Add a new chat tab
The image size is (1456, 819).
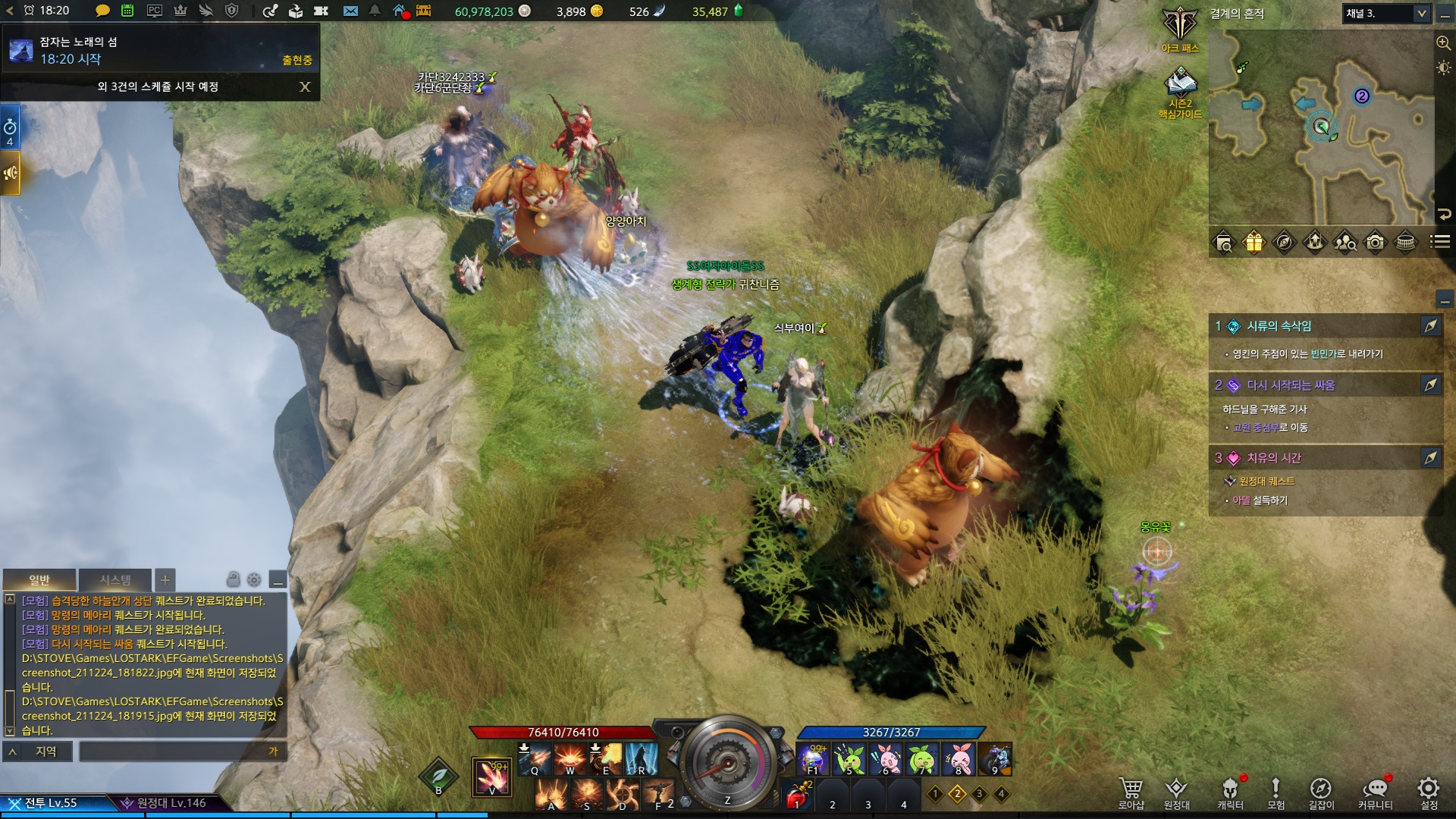tap(165, 580)
